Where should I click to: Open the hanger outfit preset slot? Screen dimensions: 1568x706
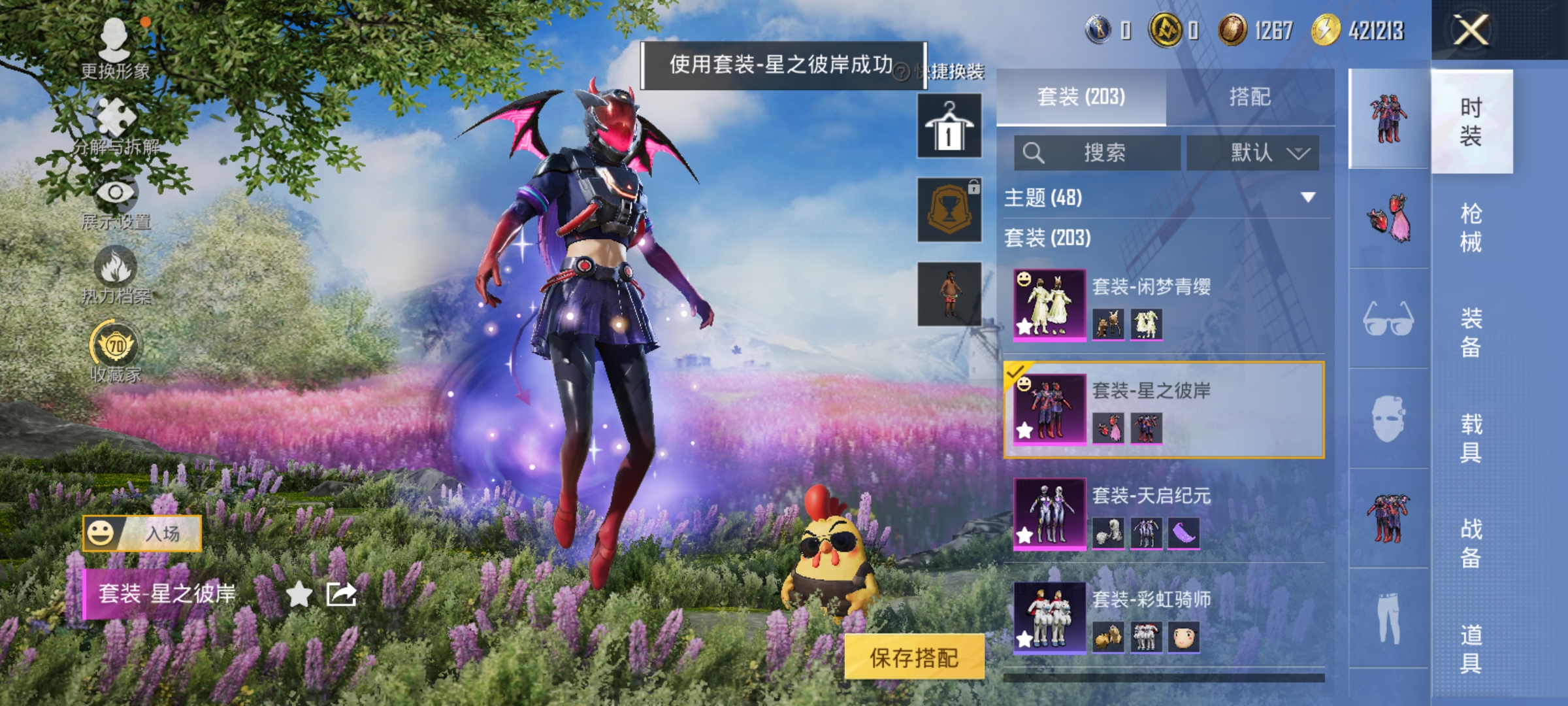coord(949,124)
